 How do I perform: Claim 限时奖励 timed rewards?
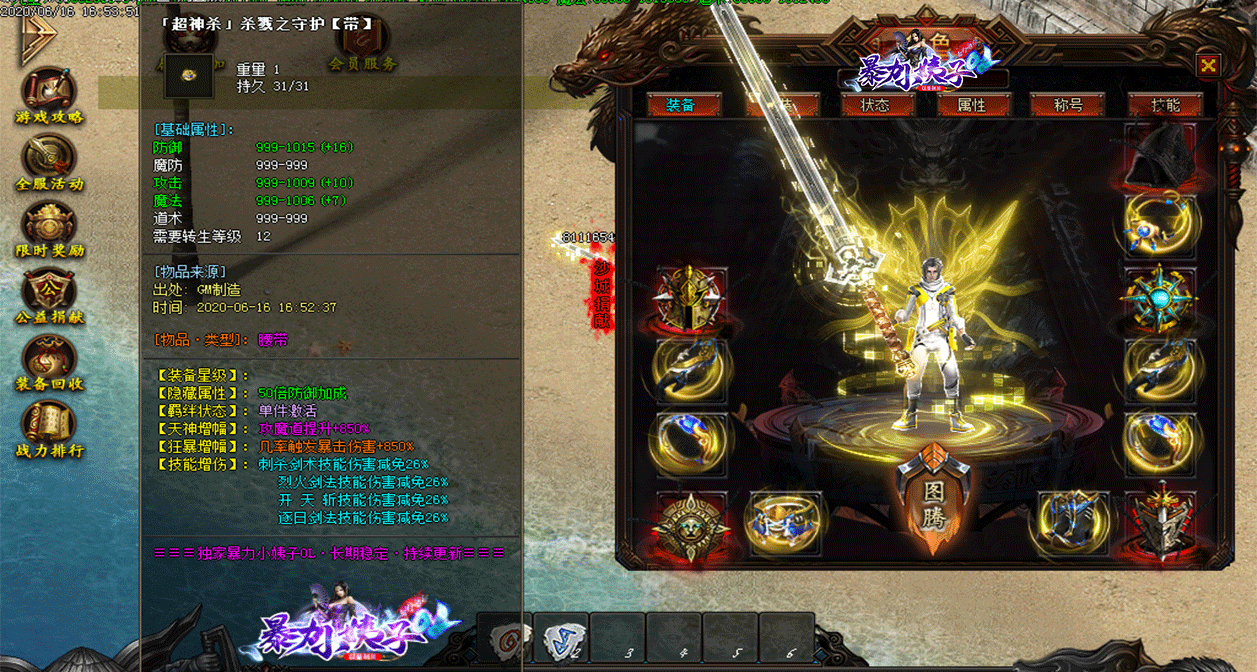49,229
